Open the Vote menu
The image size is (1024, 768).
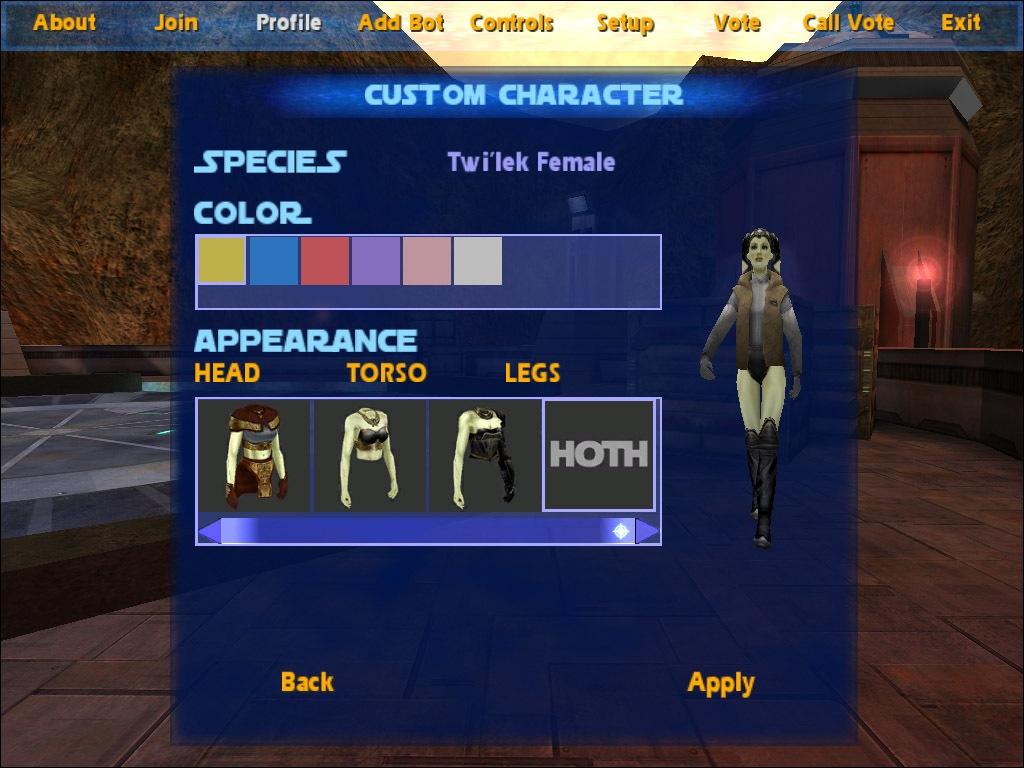click(737, 22)
